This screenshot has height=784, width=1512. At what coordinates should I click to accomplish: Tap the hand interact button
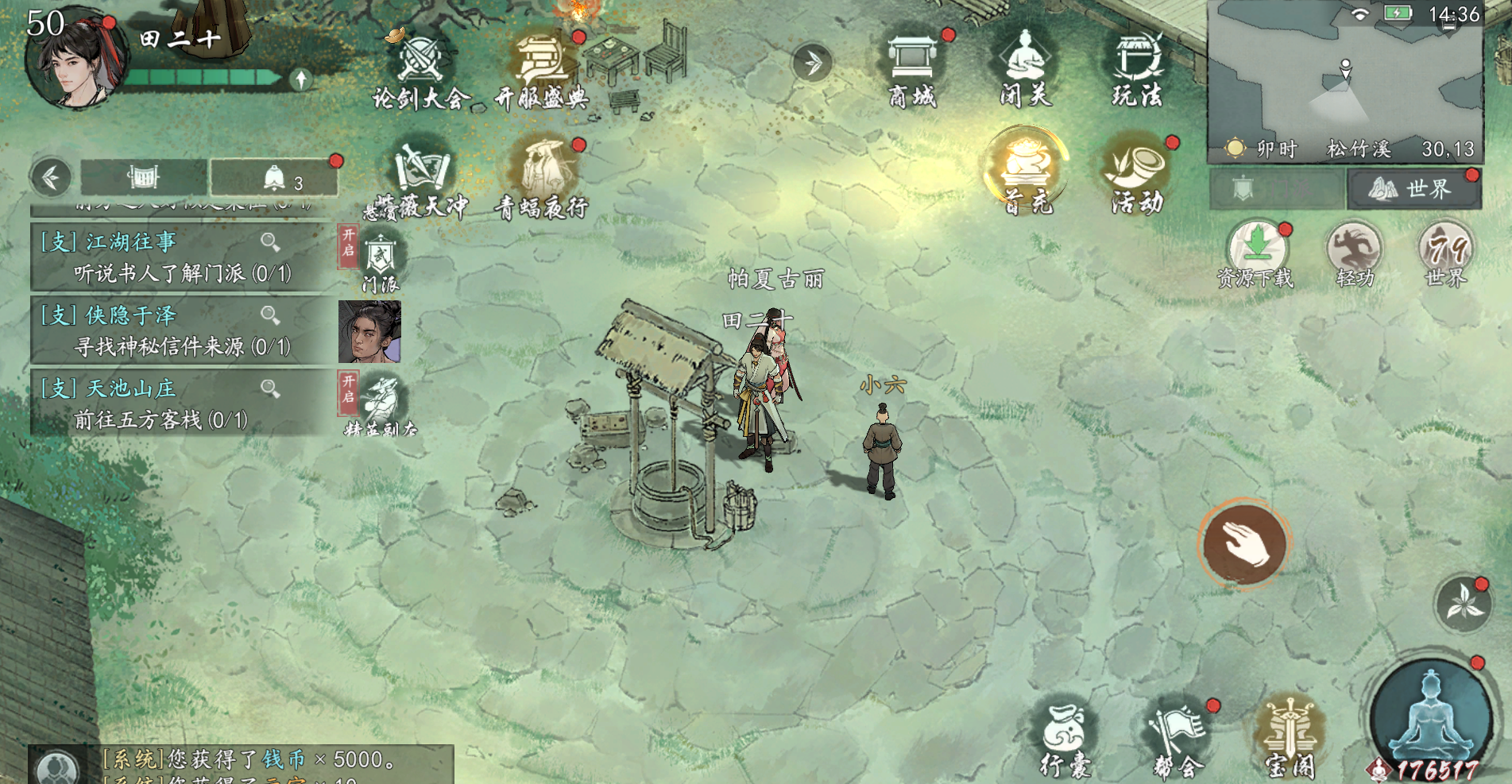1244,544
